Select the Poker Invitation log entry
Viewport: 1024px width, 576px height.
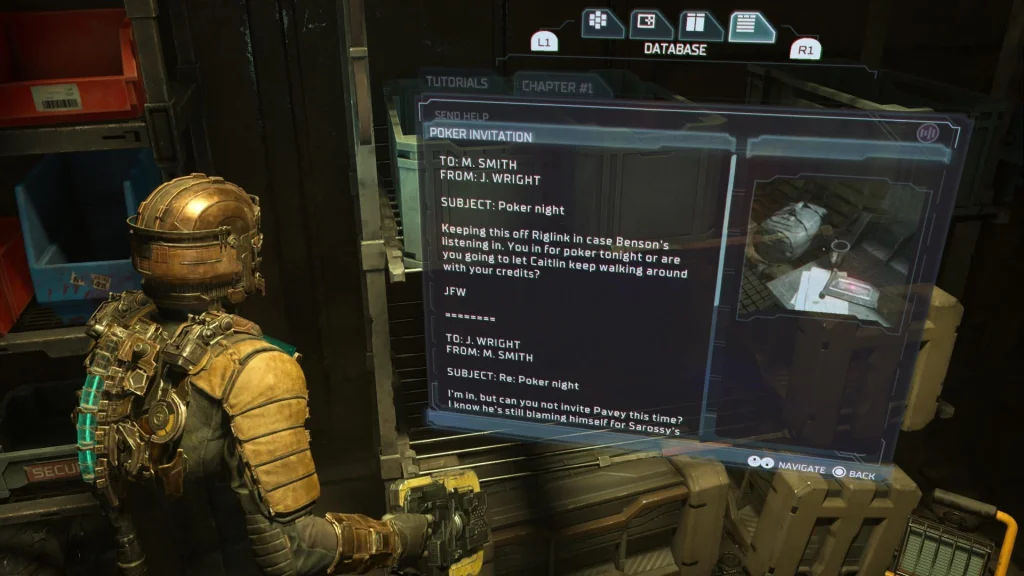point(481,135)
